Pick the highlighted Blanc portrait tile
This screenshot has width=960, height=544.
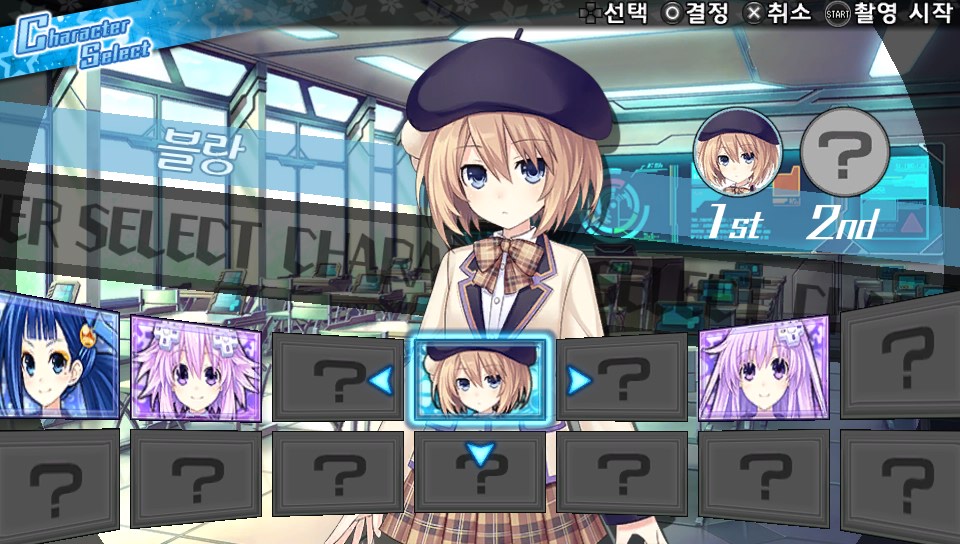point(478,380)
